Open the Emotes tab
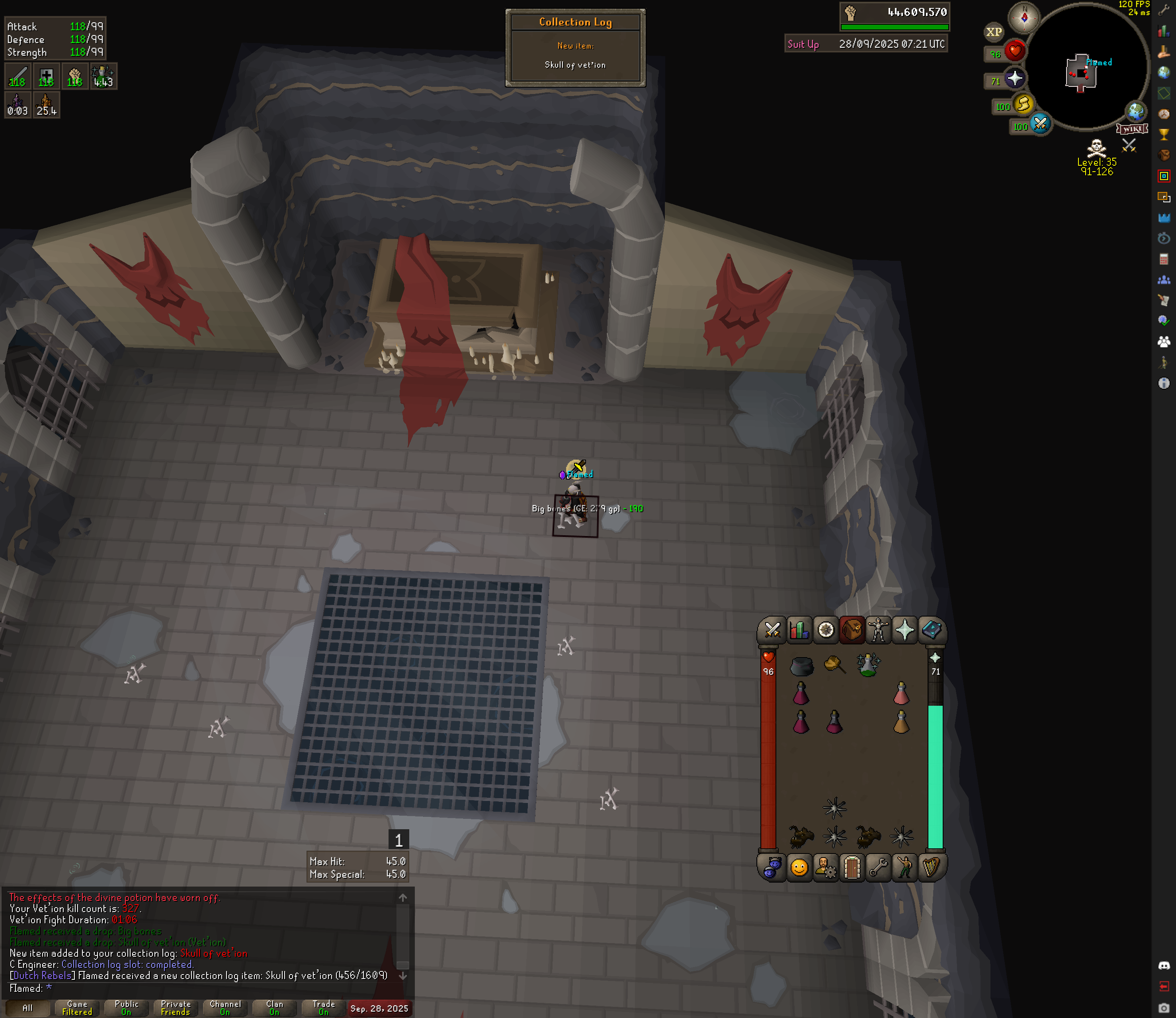Image resolution: width=1176 pixels, height=1018 pixels. (904, 867)
